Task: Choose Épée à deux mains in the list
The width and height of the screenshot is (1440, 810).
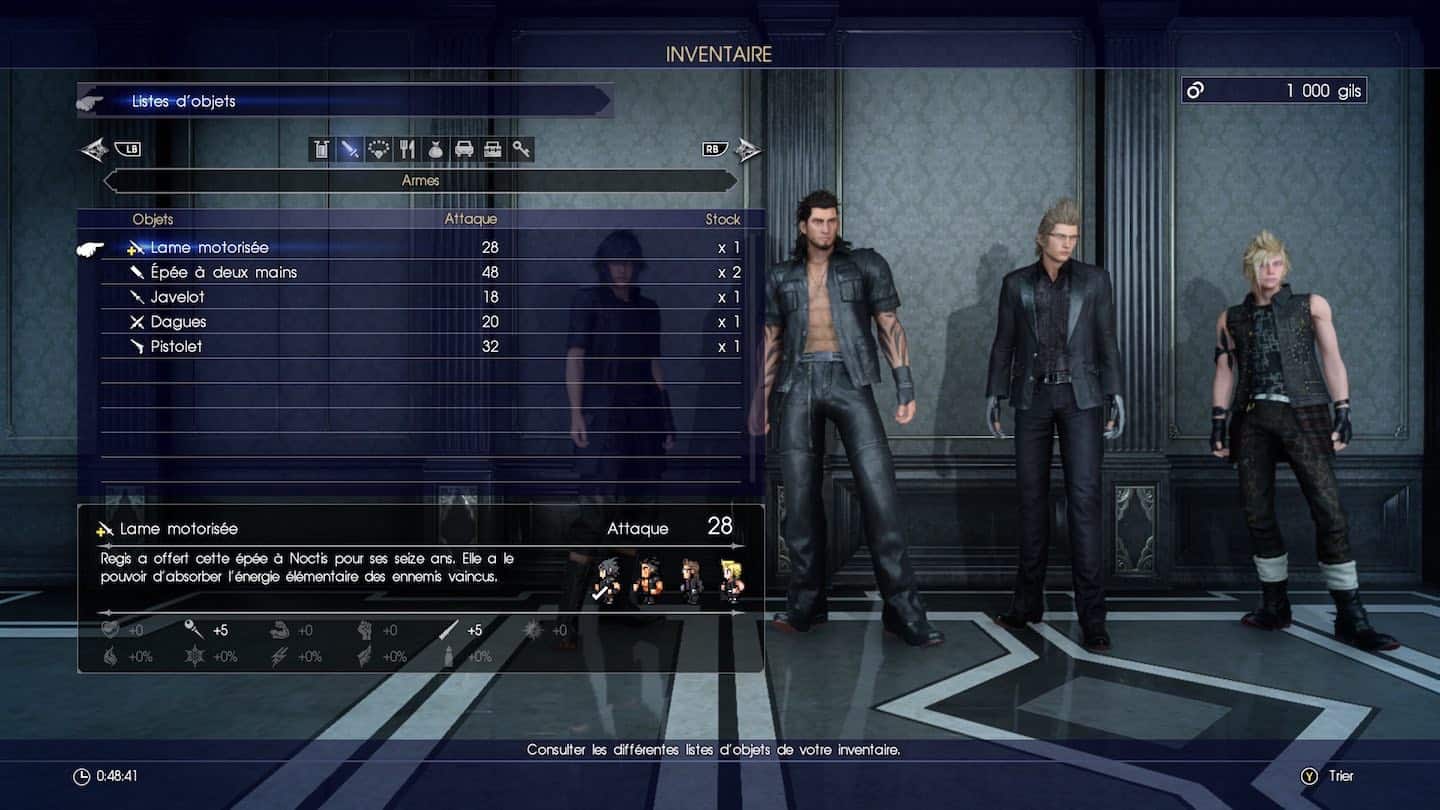Action: 223,272
